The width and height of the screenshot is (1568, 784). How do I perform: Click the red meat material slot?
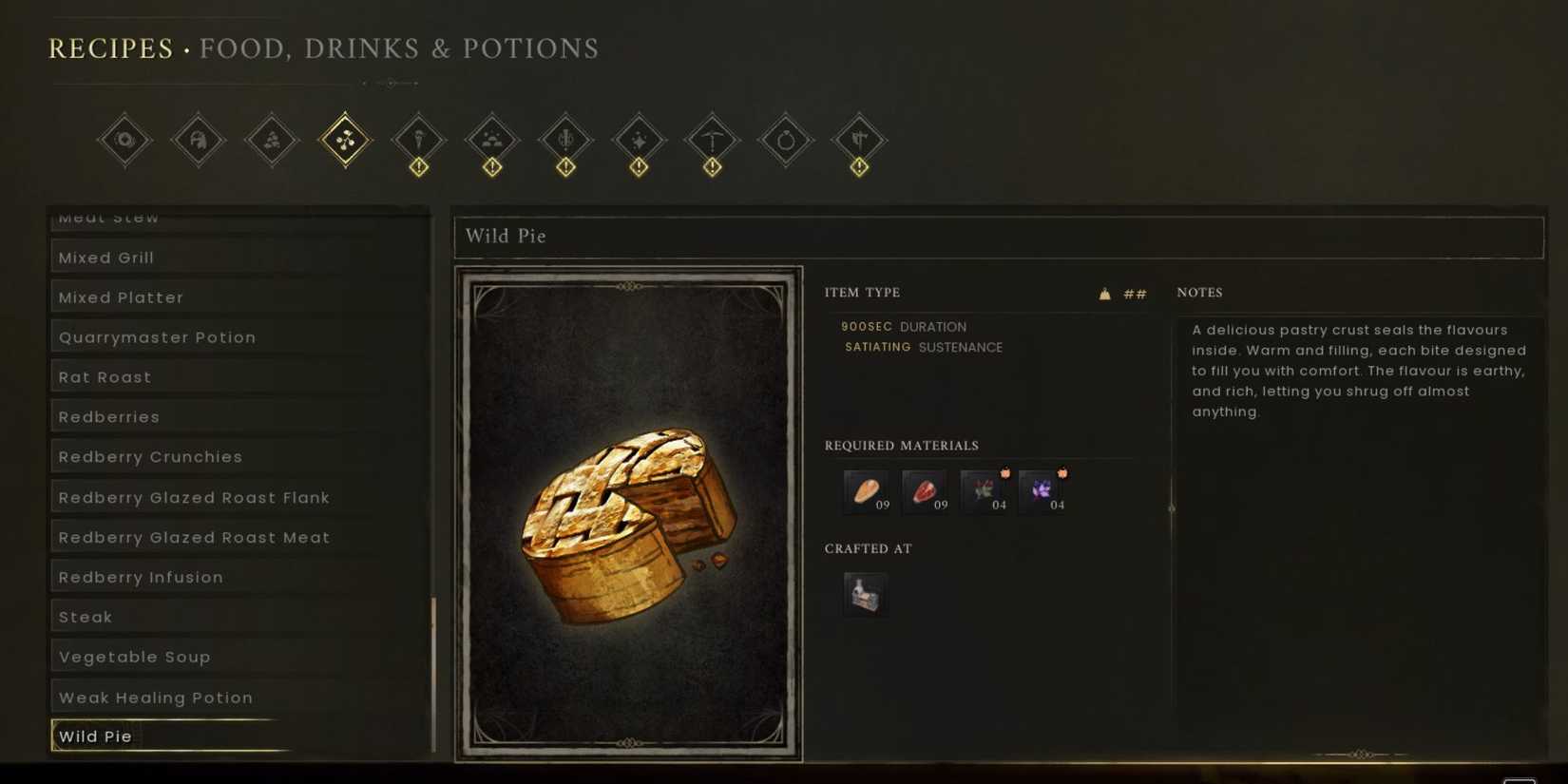coord(925,489)
